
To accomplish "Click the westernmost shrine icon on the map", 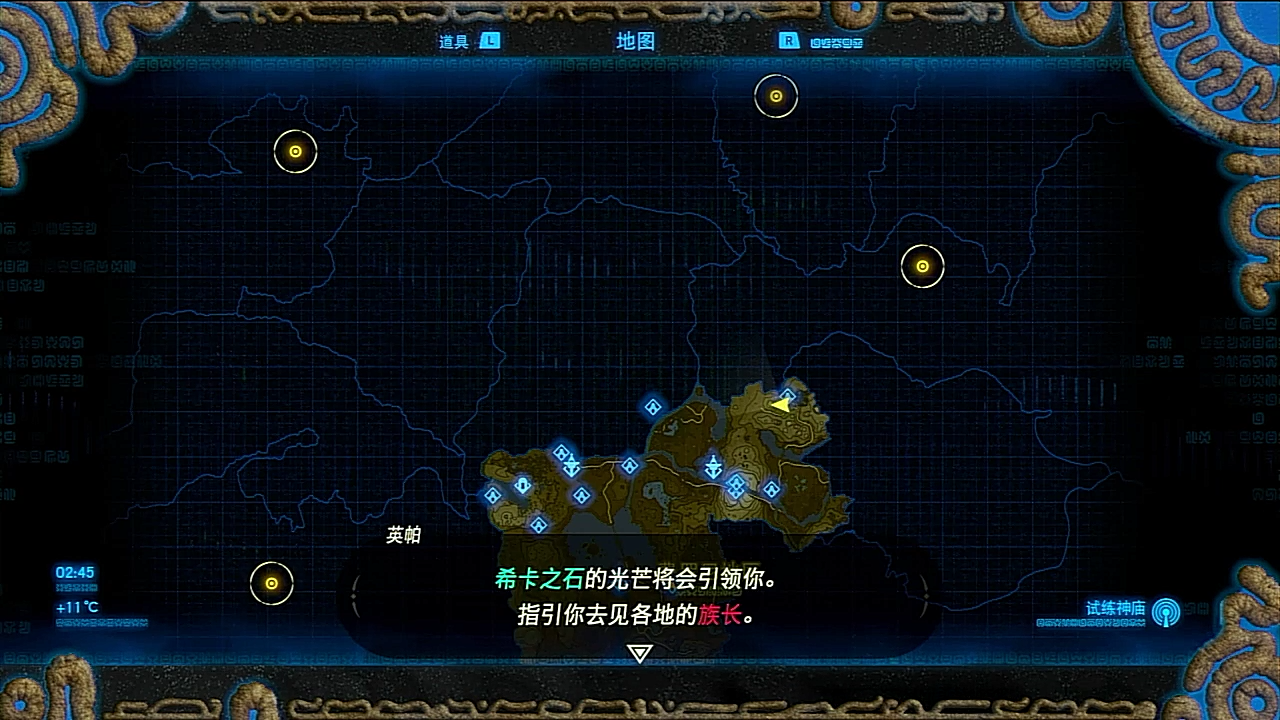I will (492, 496).
